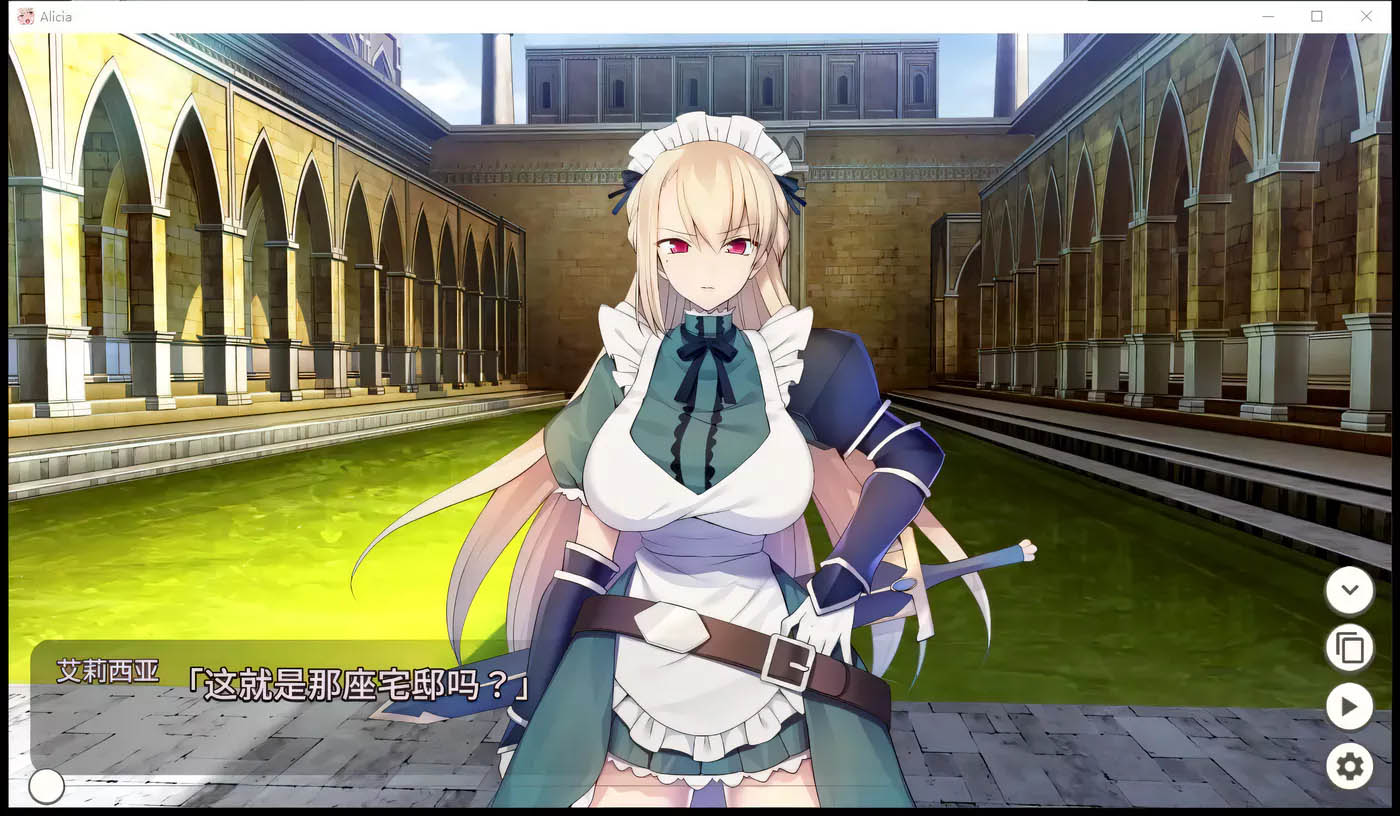The width and height of the screenshot is (1400, 816).
Task: Click the white circle button on the textbox
Action: [x=45, y=787]
